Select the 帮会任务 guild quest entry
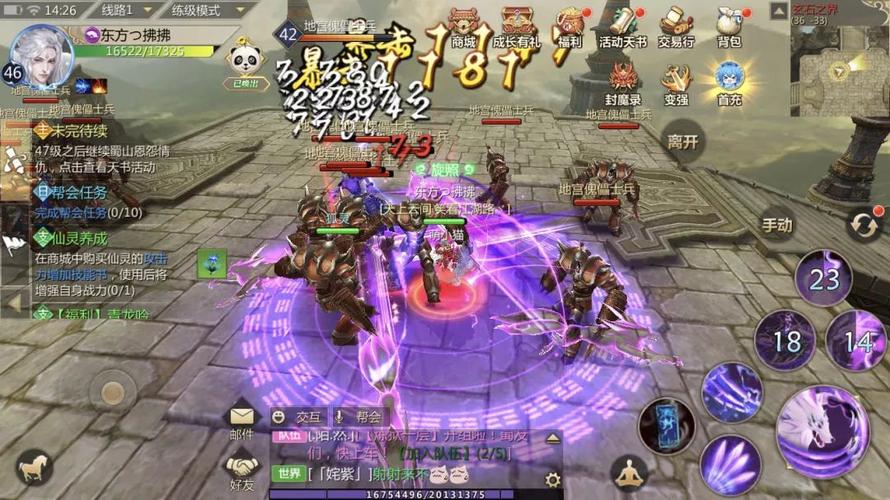 tap(74, 192)
